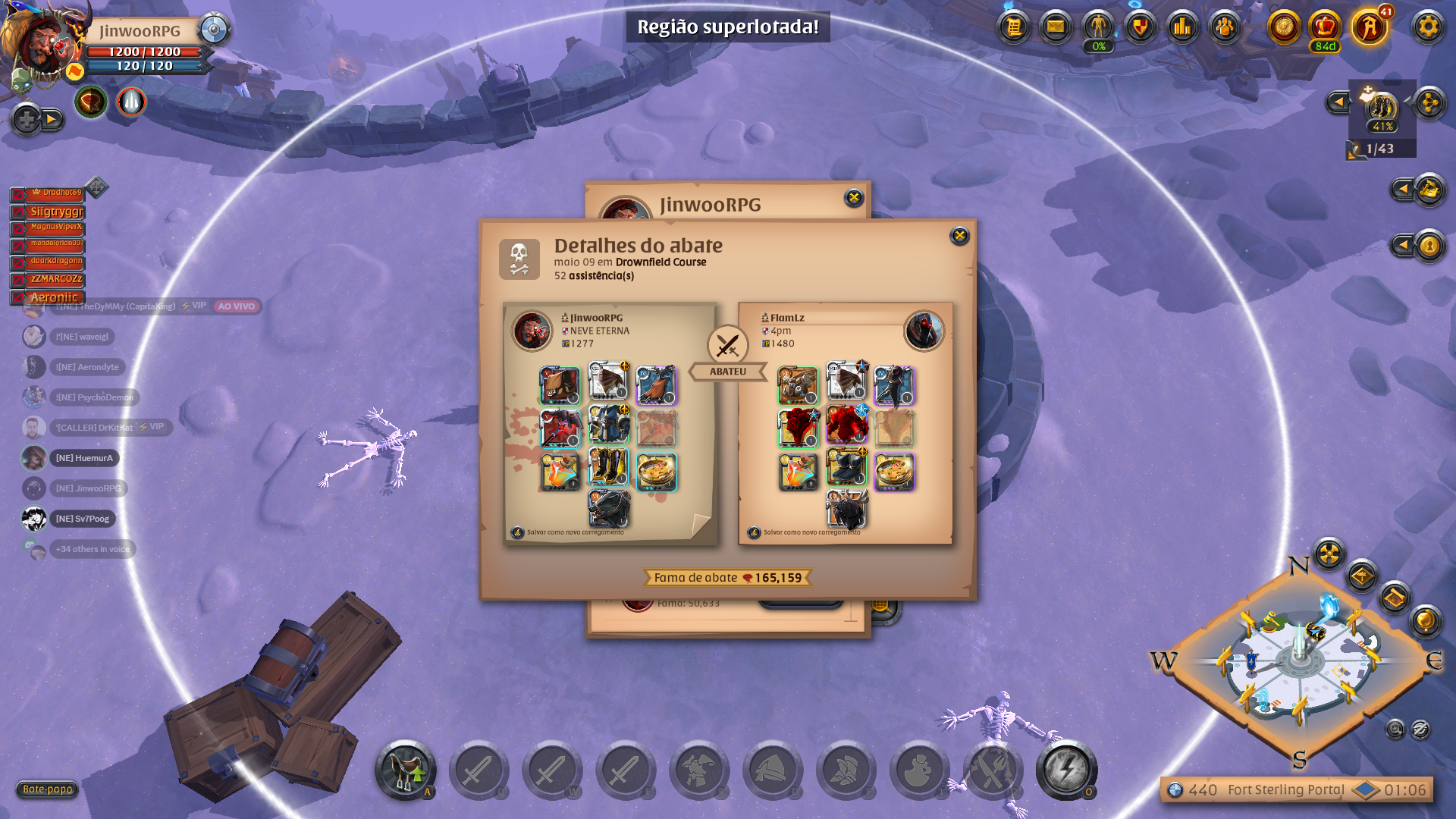Select Sv7Poog in the voice list
This screenshot has height=819, width=1456.
point(82,519)
